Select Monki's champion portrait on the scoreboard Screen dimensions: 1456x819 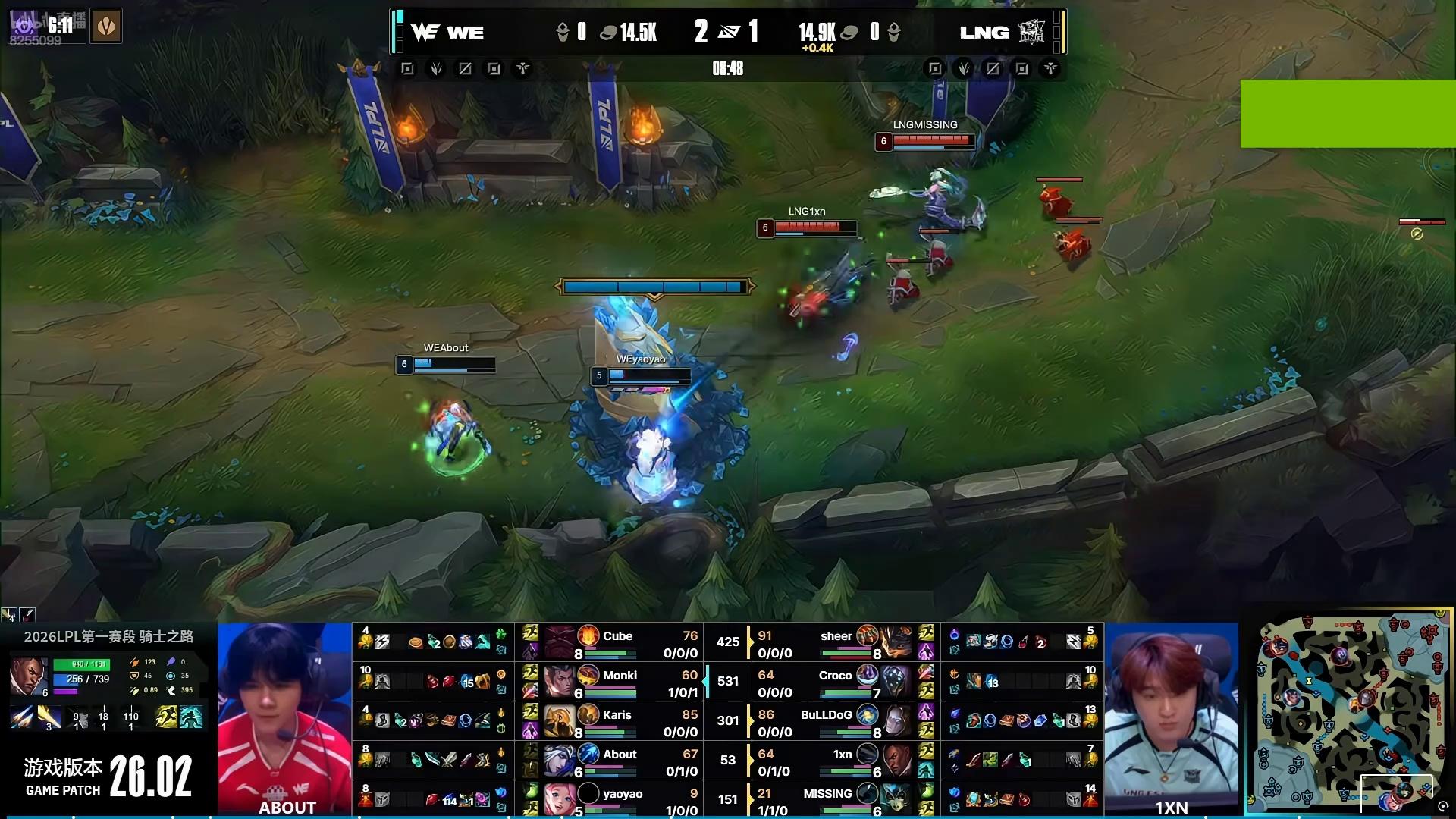[560, 681]
